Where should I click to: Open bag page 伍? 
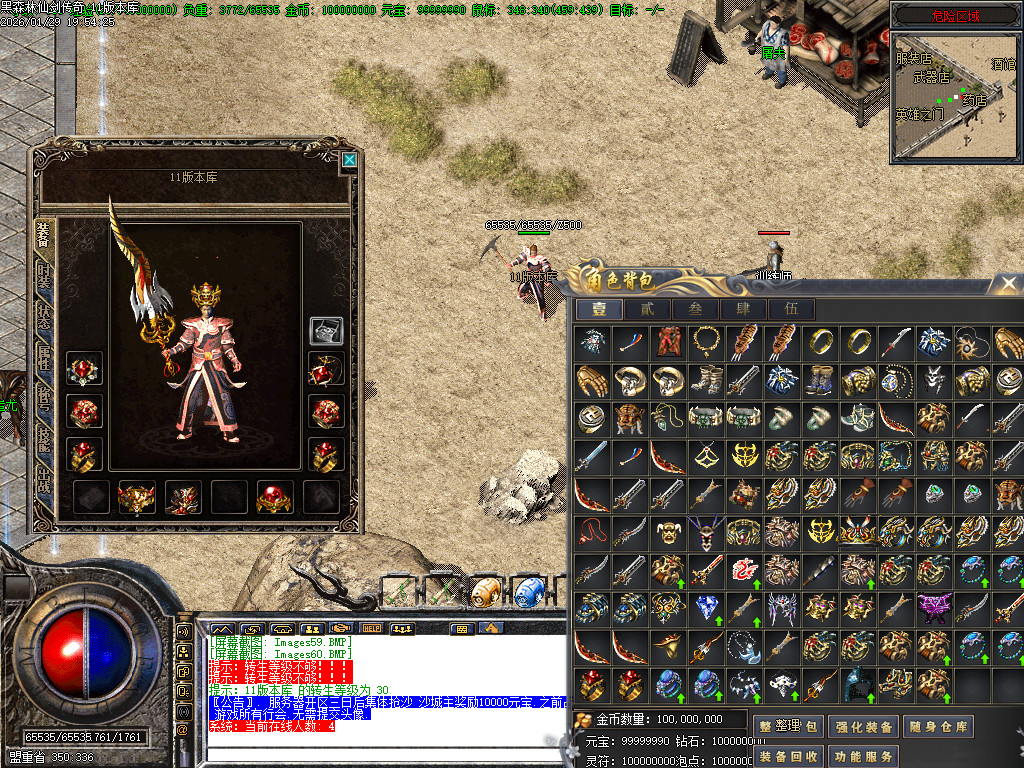click(792, 310)
